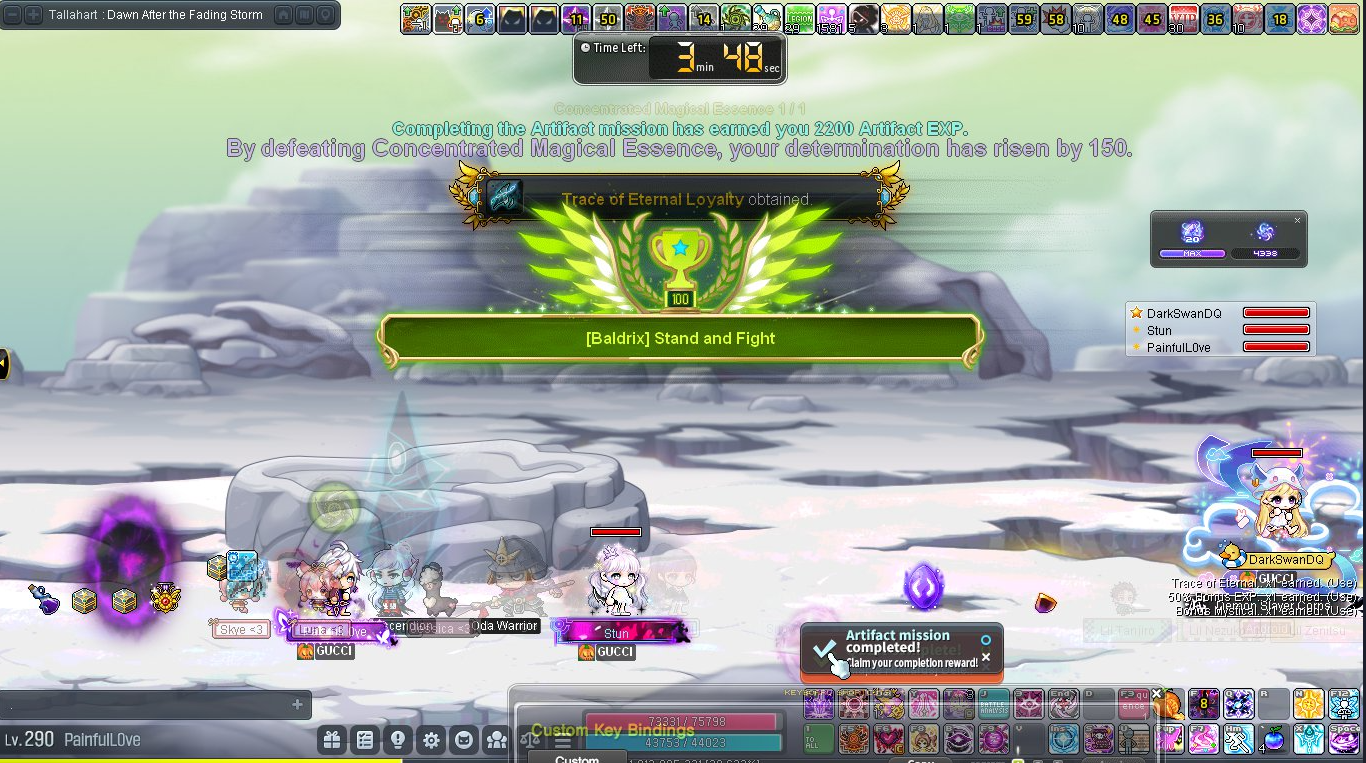This screenshot has height=763, width=1366.
Task: Open the world map from the minimap bar
Action: (x=305, y=15)
